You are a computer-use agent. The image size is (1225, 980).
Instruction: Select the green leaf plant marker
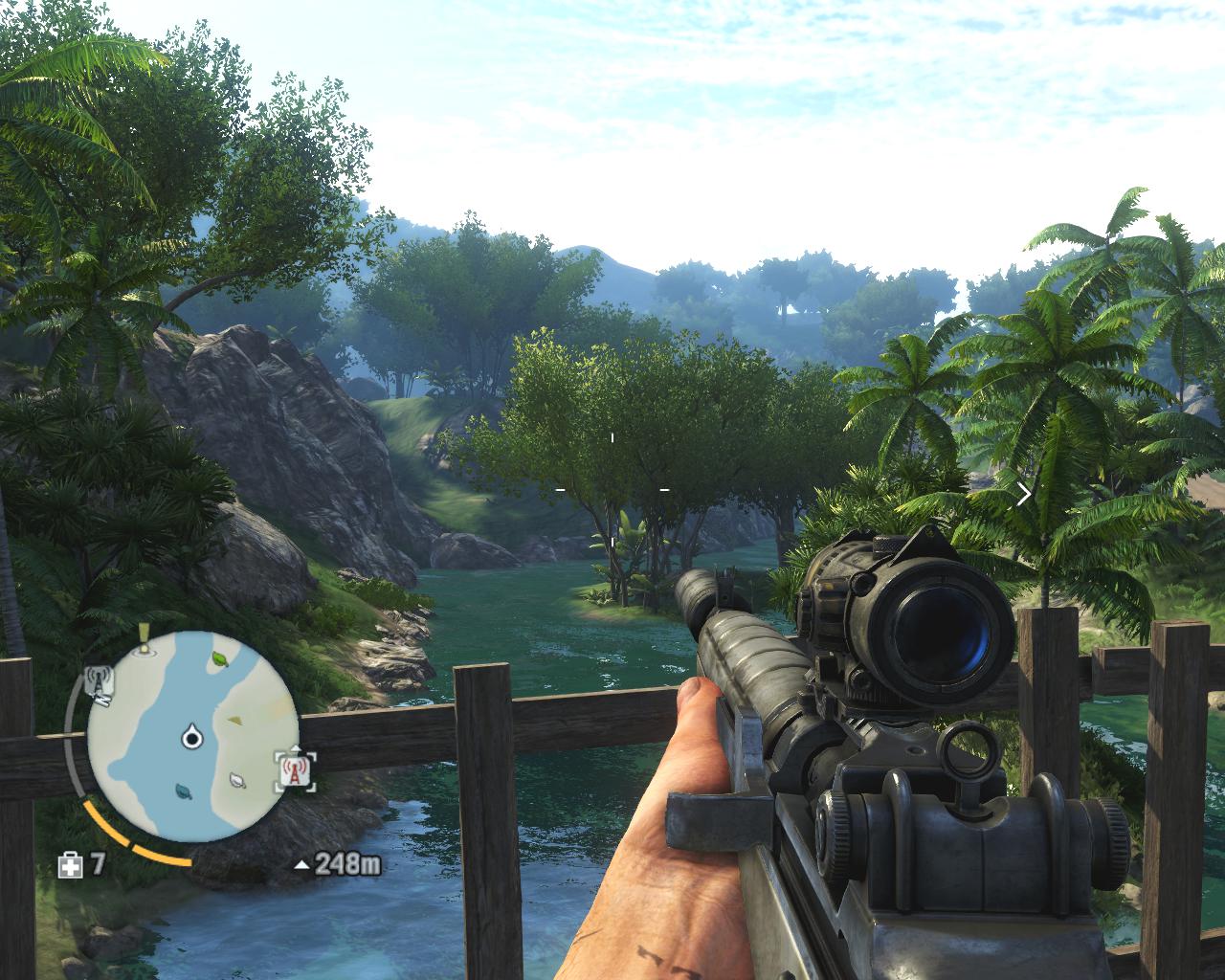(220, 659)
